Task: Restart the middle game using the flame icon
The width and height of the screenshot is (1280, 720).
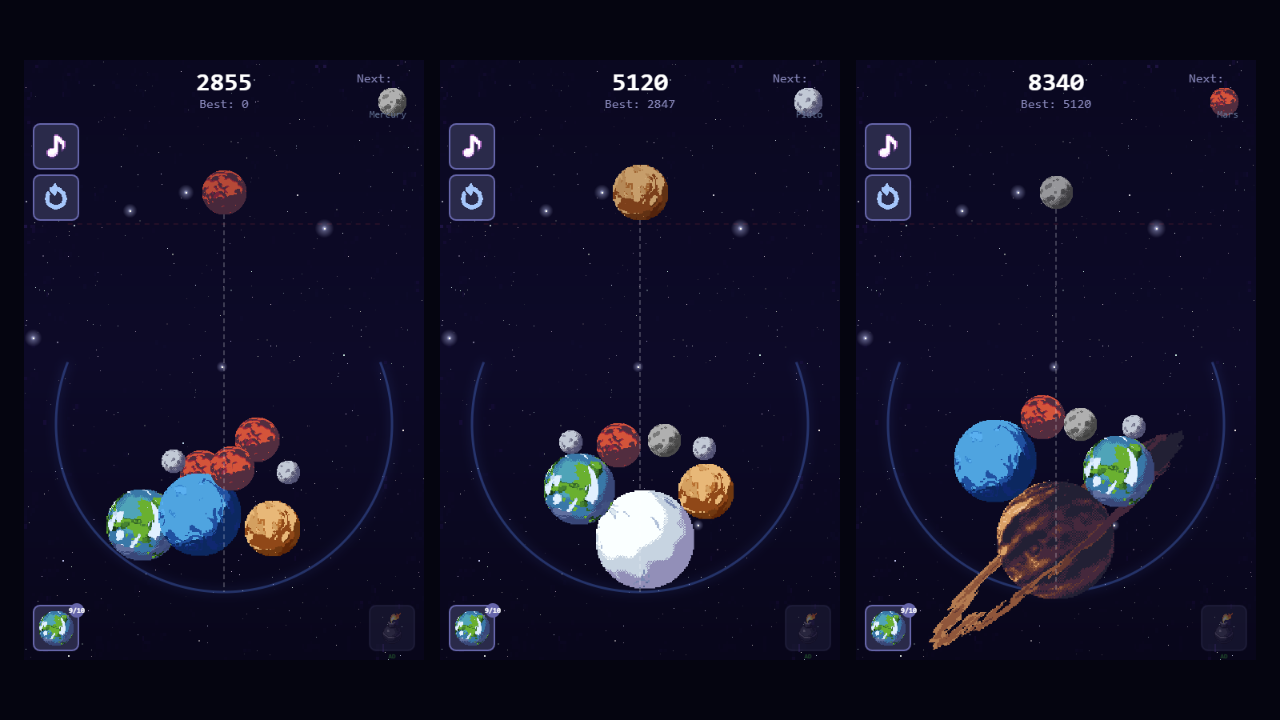Action: 472,197
